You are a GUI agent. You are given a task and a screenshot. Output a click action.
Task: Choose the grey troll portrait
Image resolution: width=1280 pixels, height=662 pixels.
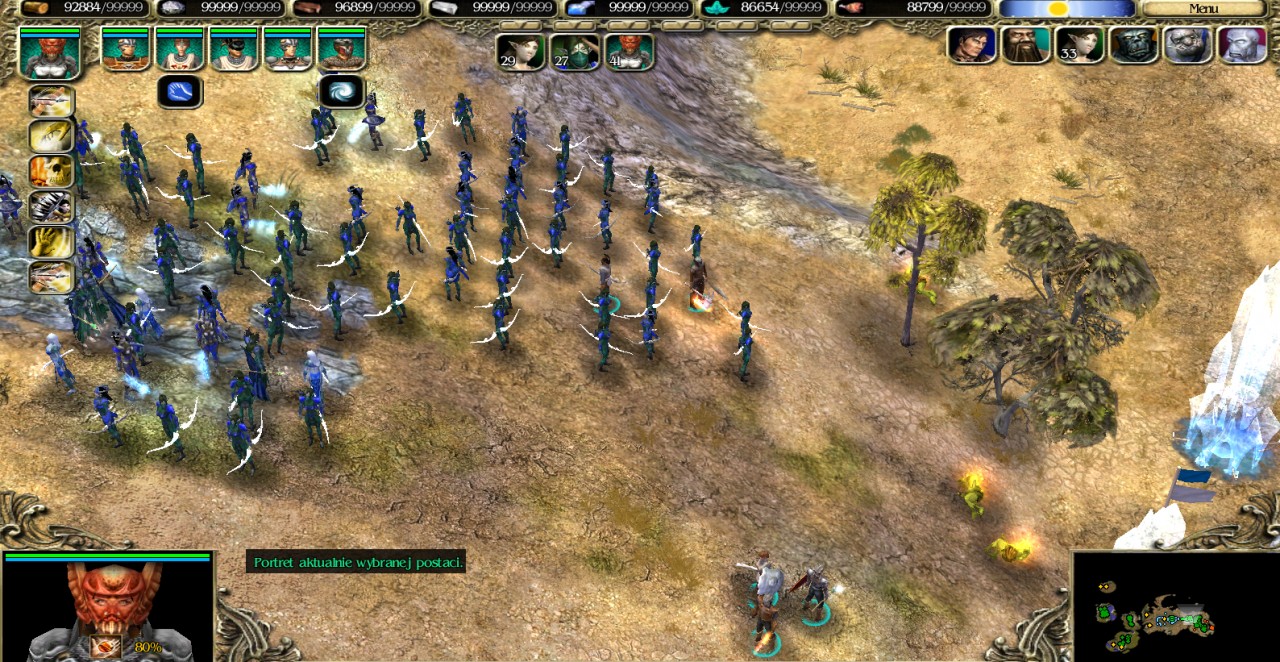coord(1188,45)
